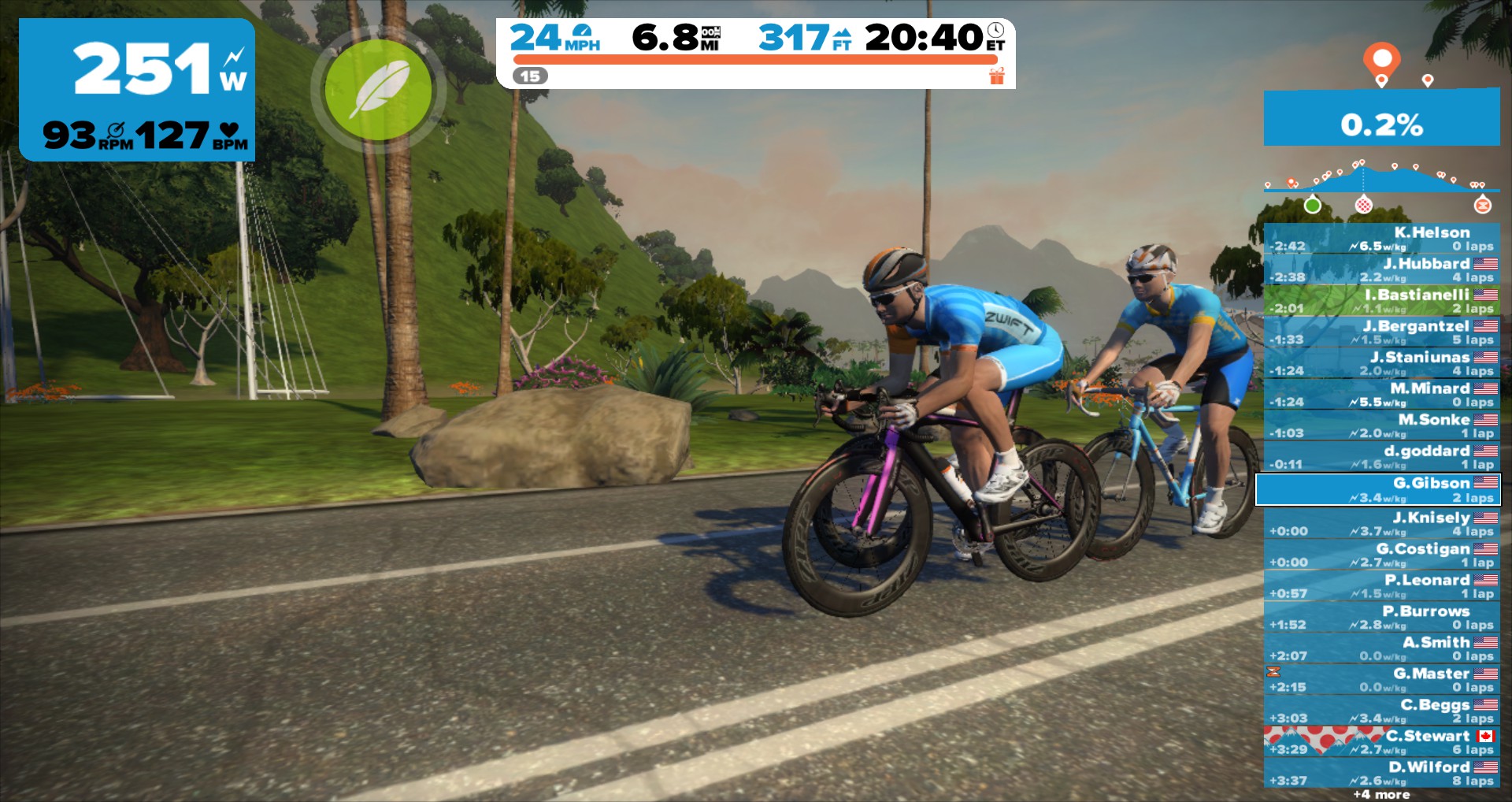Click P.Burrows' rider row
Viewport: 1512px width, 802px height.
click(x=1381, y=618)
